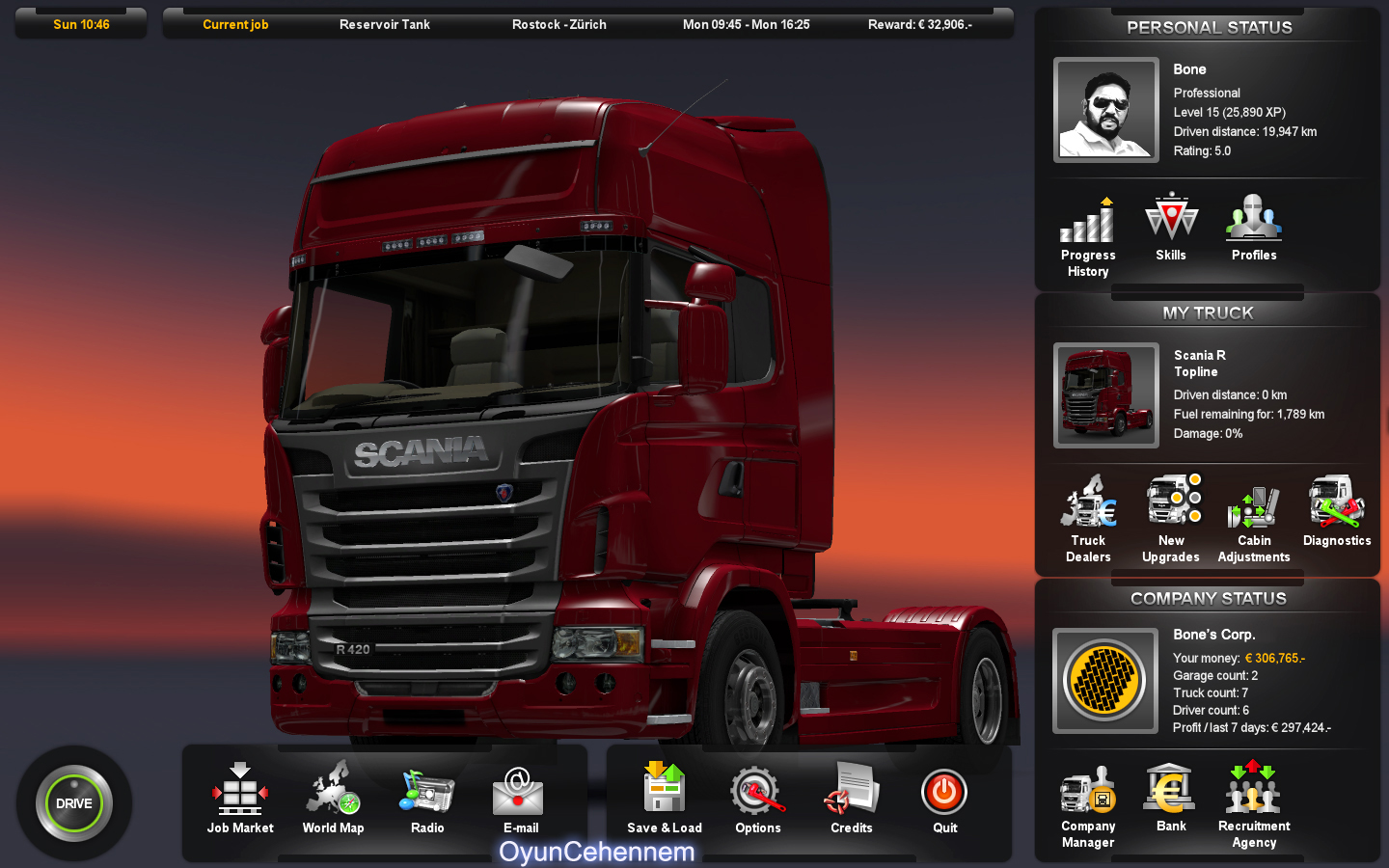
Task: Click the Scania R truck thumbnail
Action: coord(1105,395)
